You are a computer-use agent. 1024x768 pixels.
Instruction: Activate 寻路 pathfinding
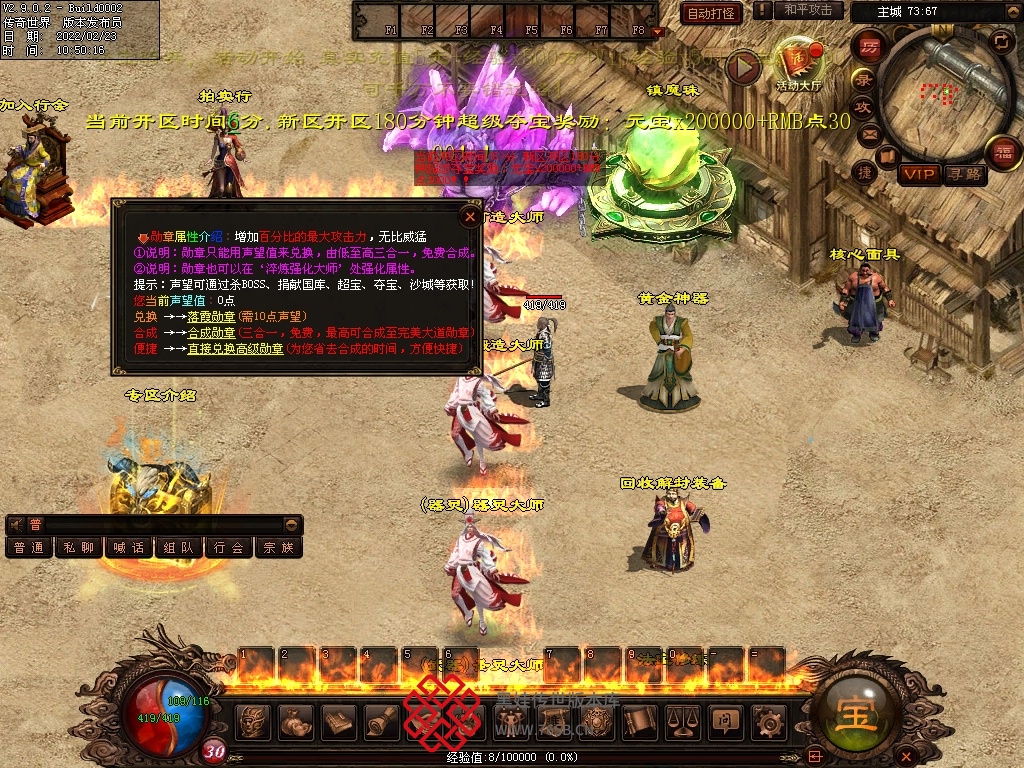pyautogui.click(x=965, y=174)
